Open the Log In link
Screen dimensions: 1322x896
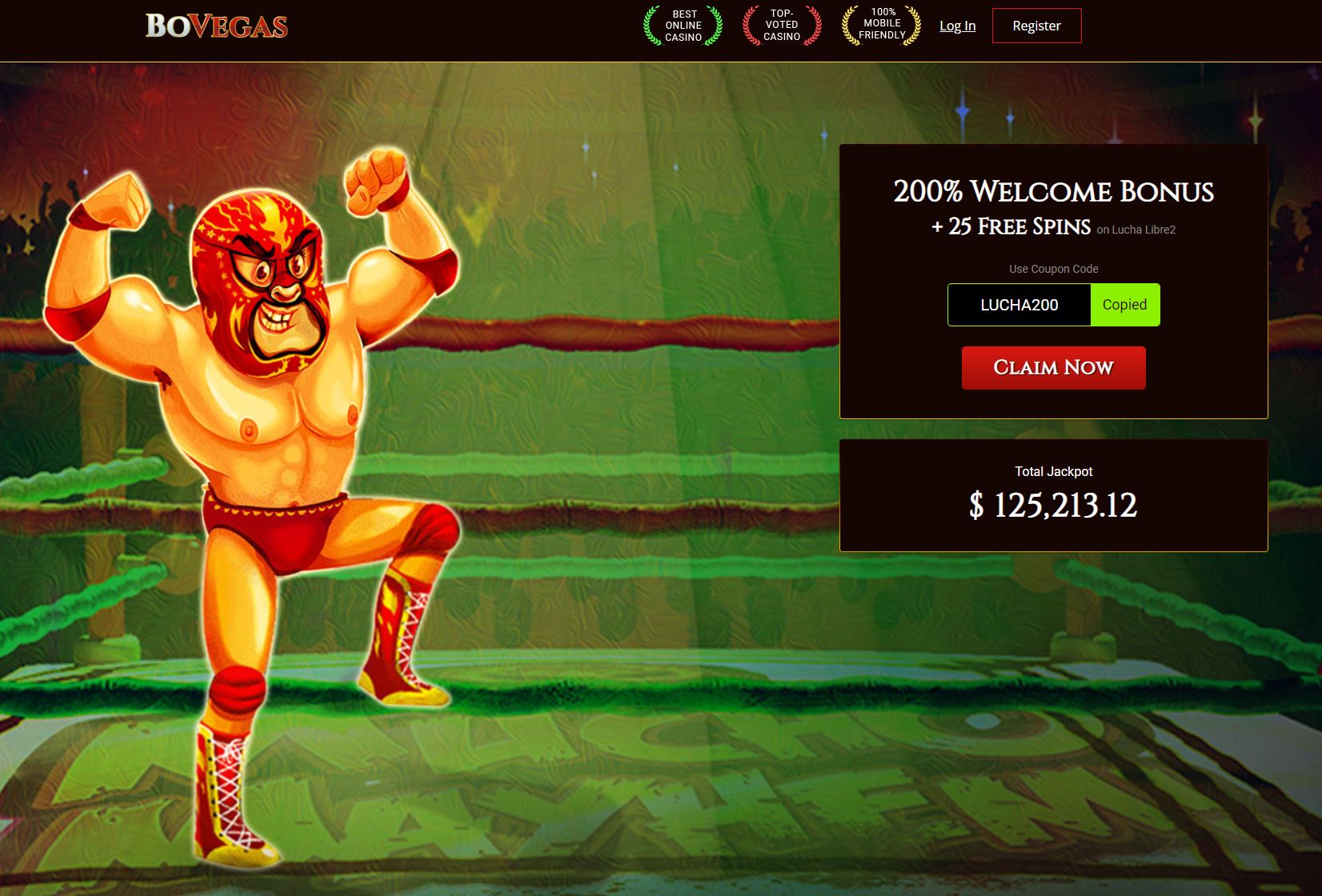[x=957, y=26]
